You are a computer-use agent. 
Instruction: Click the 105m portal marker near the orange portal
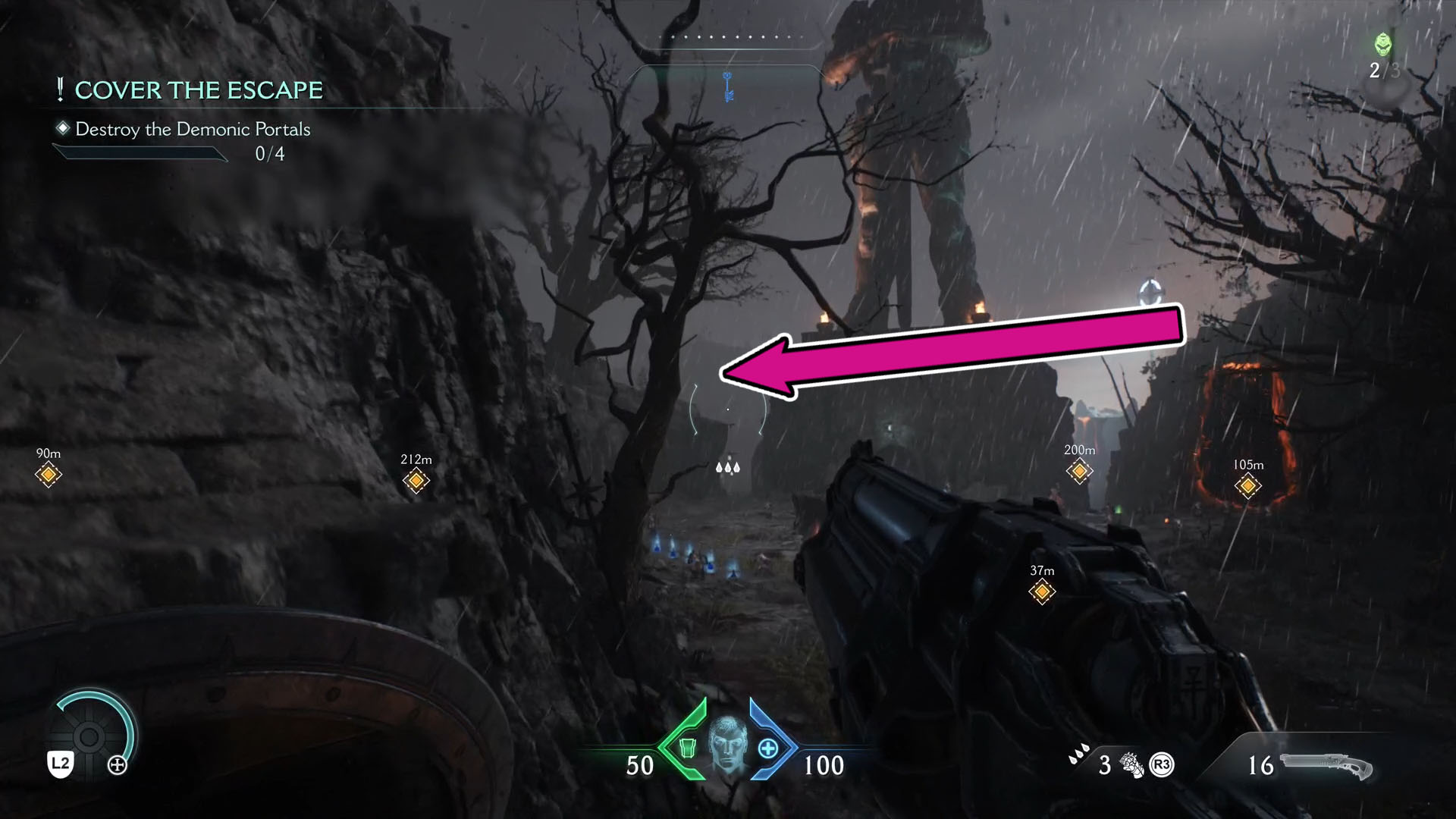pyautogui.click(x=1249, y=485)
